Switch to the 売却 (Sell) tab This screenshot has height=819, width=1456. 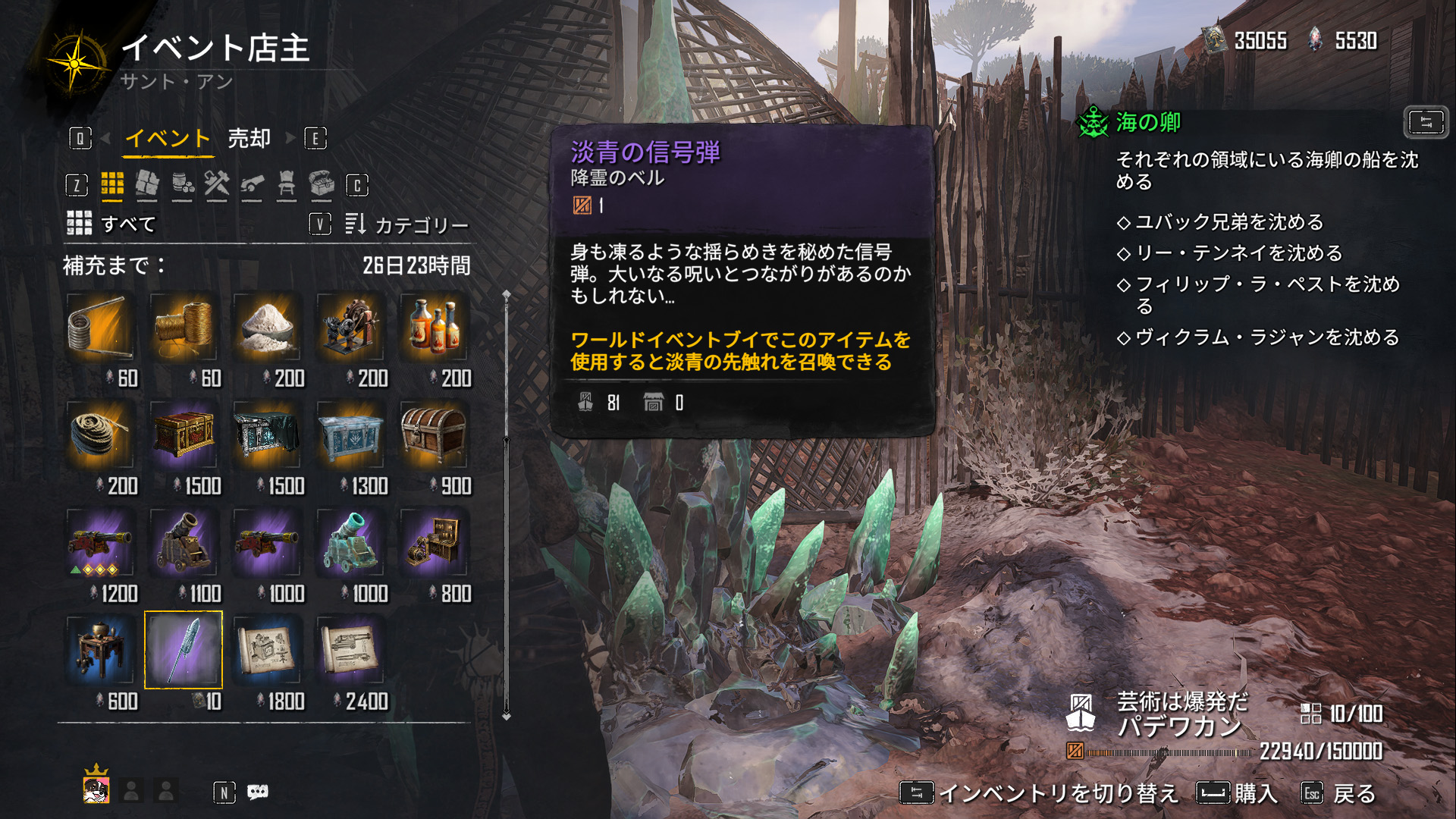pyautogui.click(x=249, y=139)
